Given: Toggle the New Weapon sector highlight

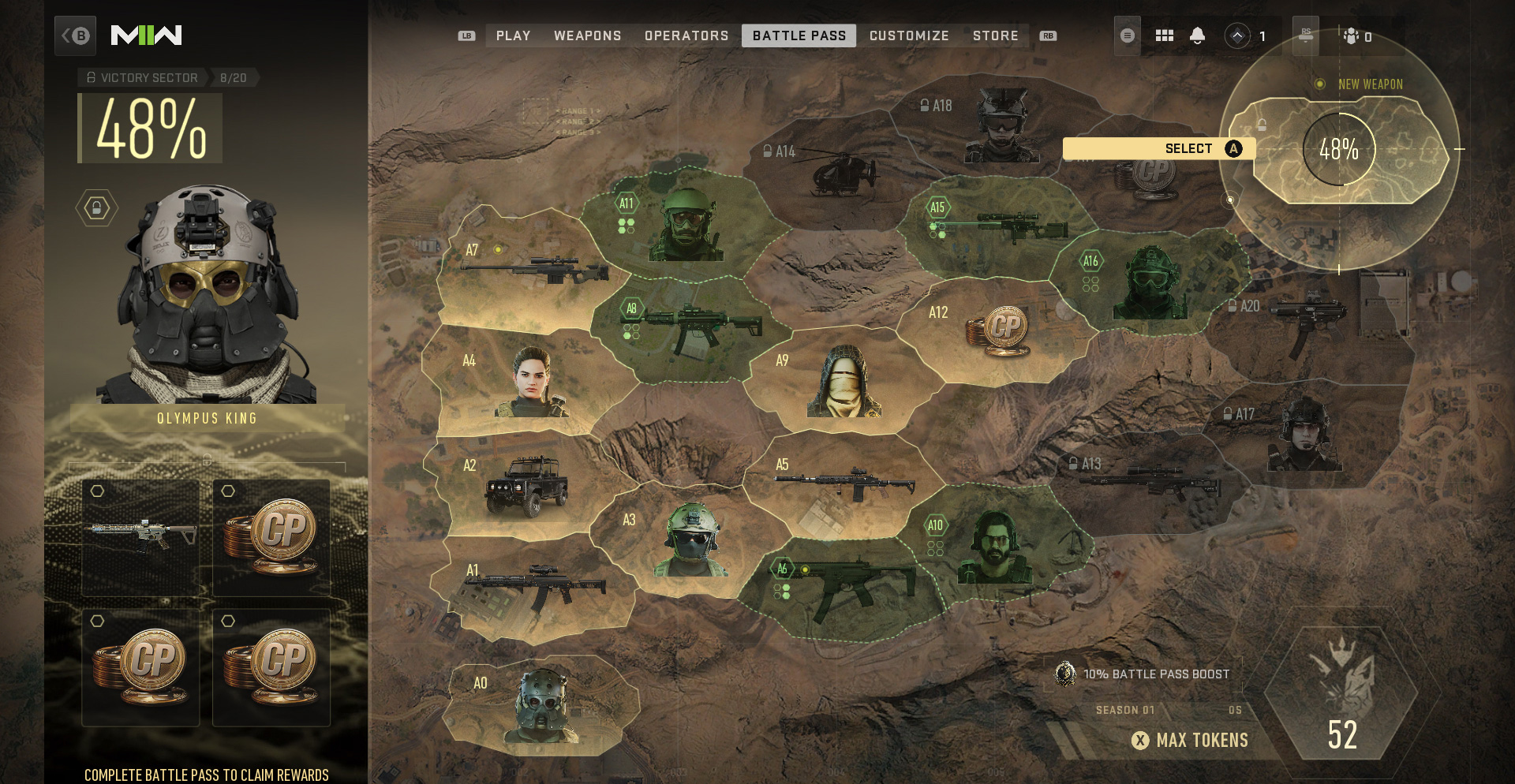Looking at the screenshot, I should [1370, 84].
